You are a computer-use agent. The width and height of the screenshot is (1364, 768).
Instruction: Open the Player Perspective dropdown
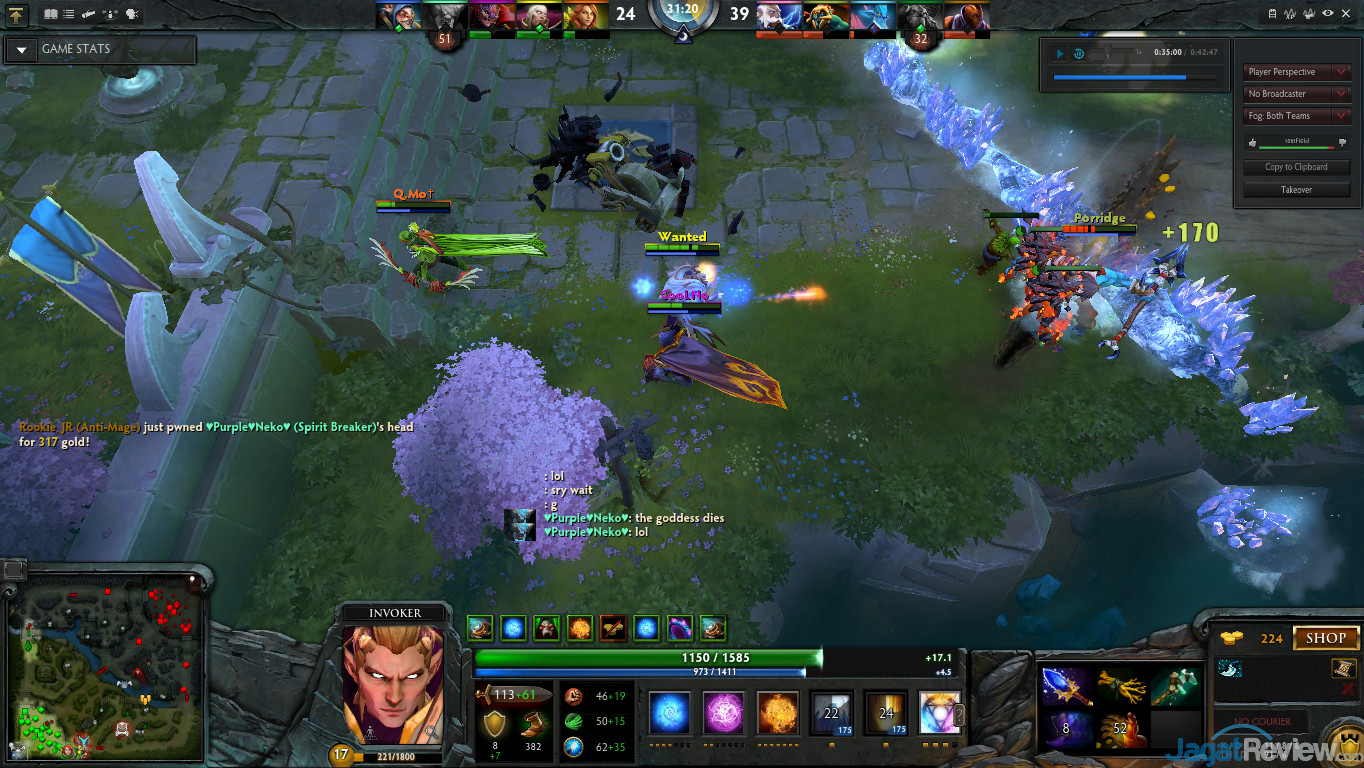[1296, 72]
